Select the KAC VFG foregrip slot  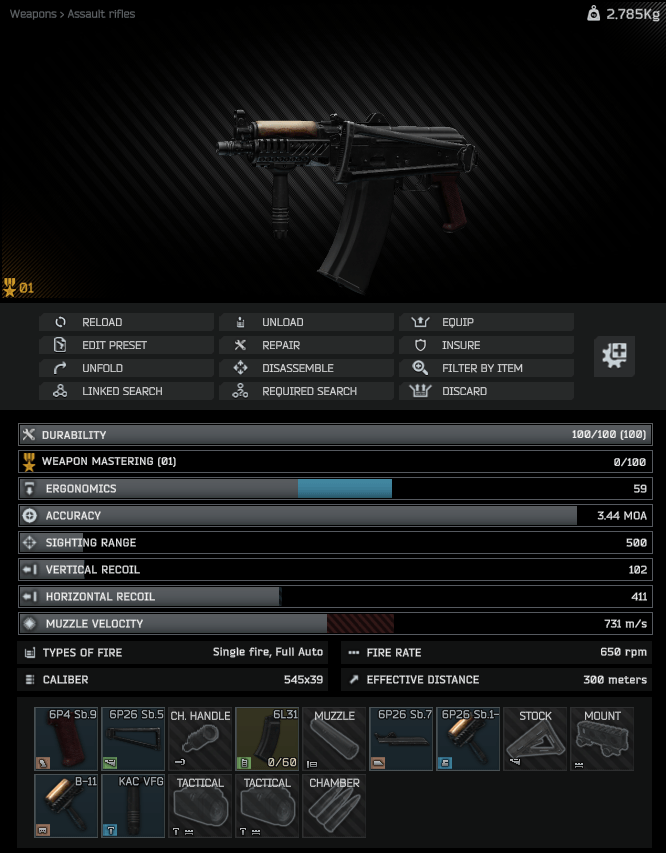click(x=133, y=806)
